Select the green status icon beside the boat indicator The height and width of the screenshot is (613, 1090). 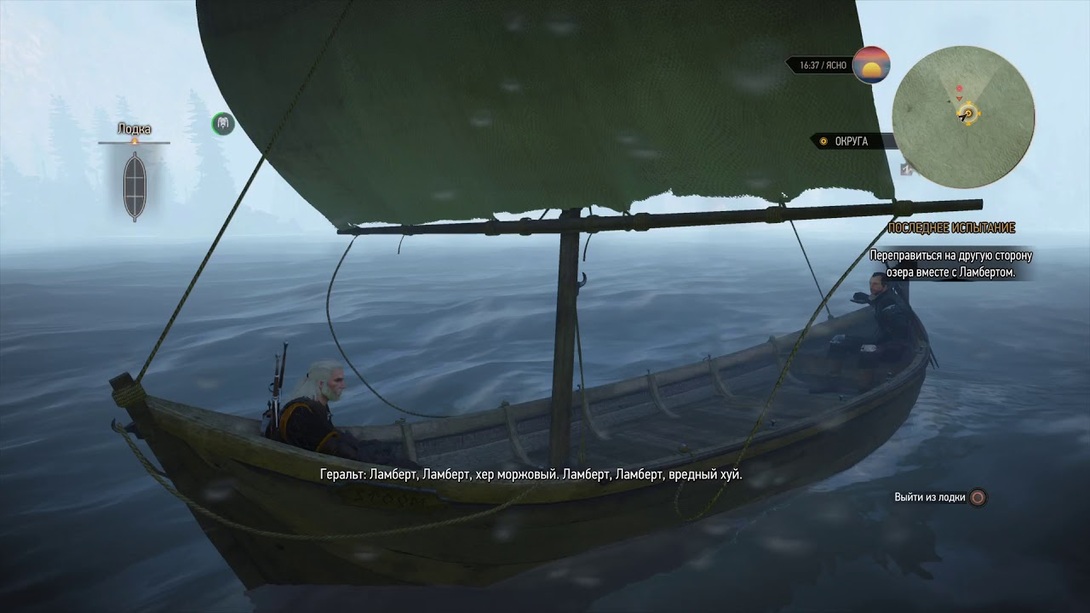(x=223, y=123)
